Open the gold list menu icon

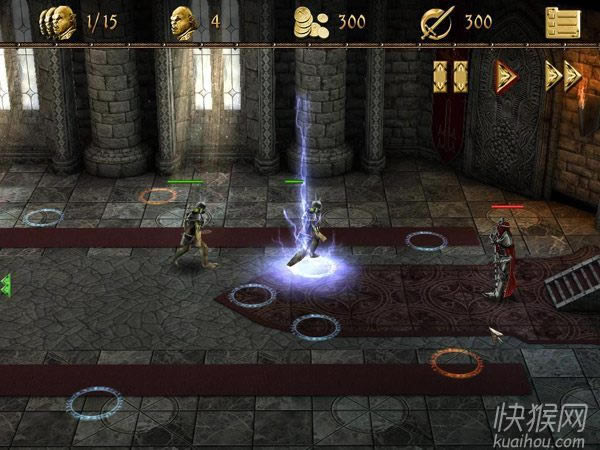click(564, 22)
